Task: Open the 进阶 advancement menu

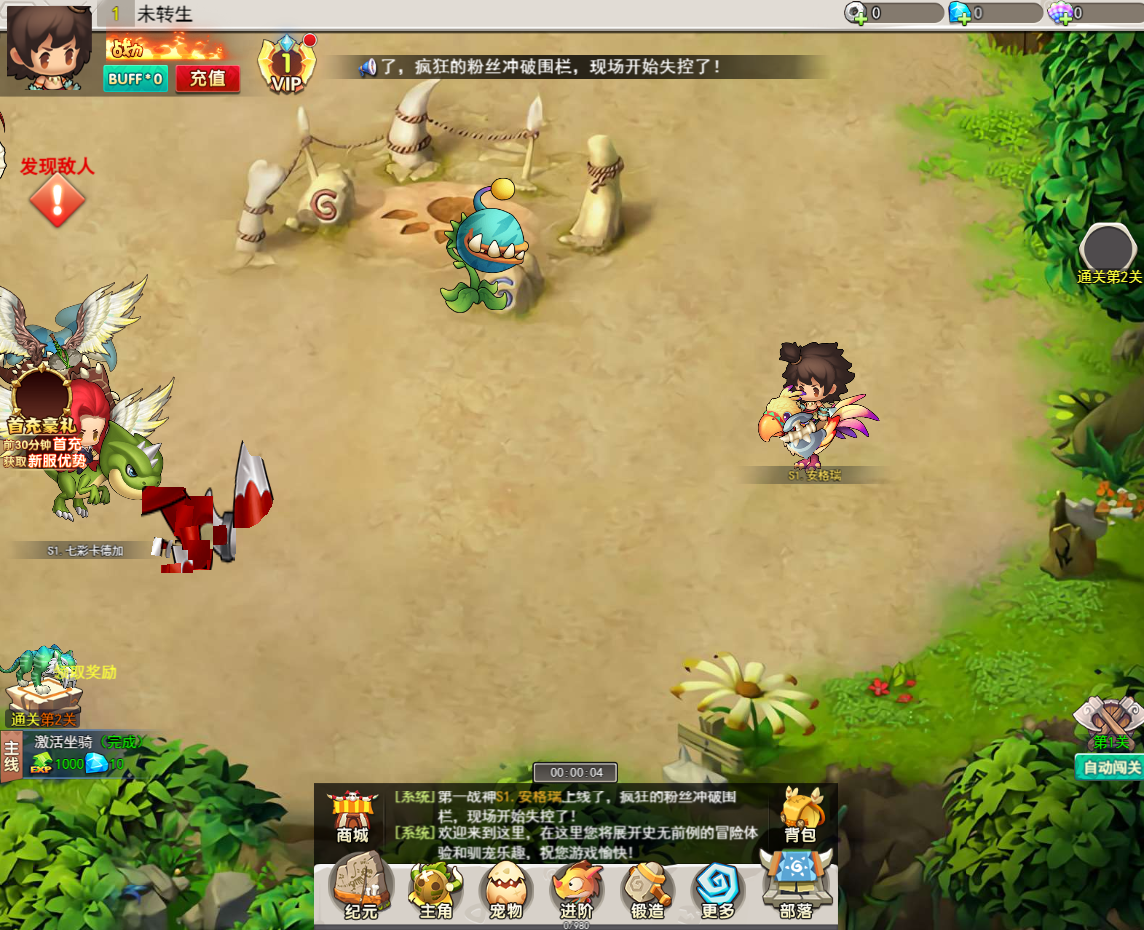Action: click(x=577, y=887)
